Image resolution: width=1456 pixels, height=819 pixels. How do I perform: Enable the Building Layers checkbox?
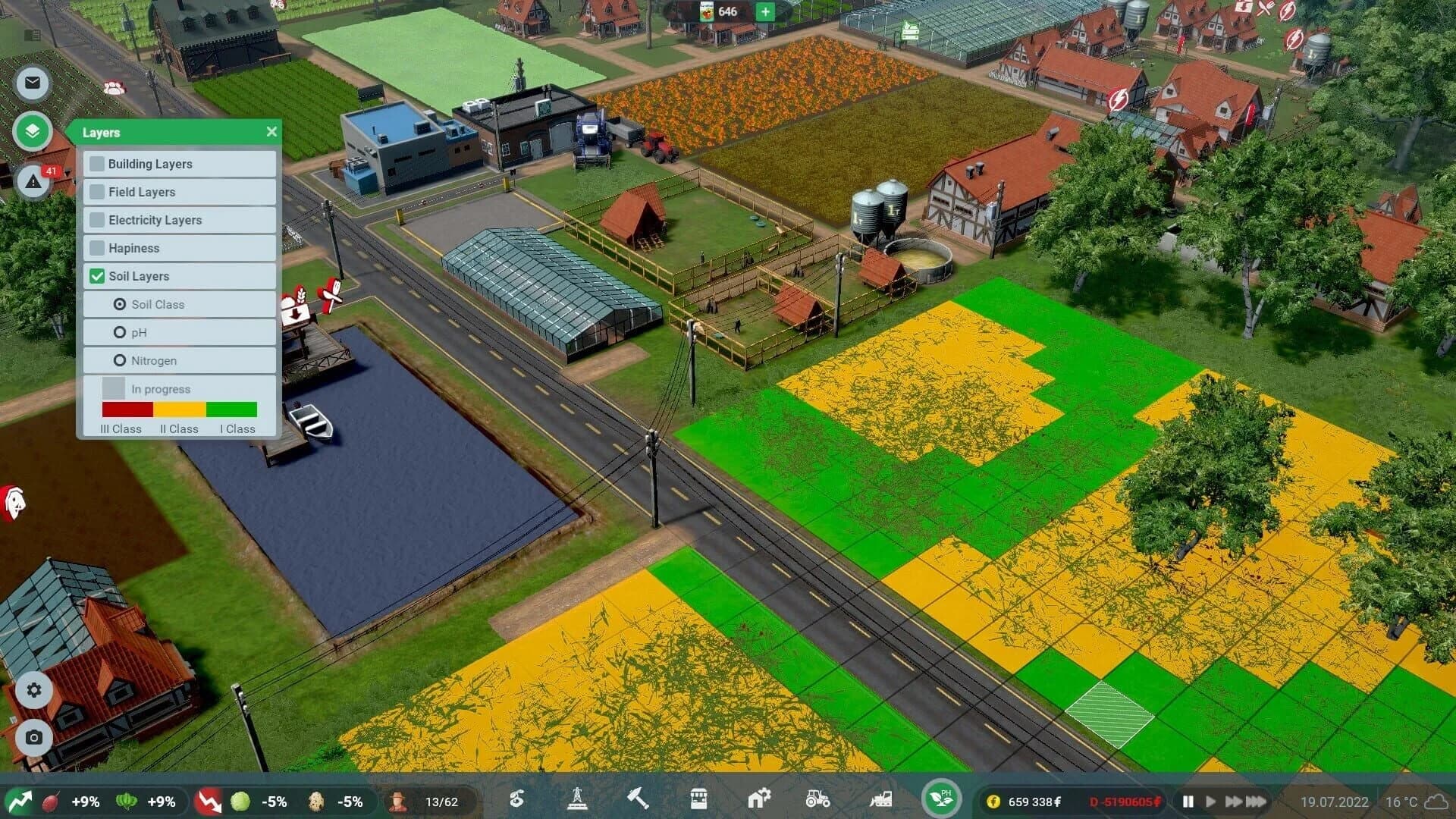[97, 164]
